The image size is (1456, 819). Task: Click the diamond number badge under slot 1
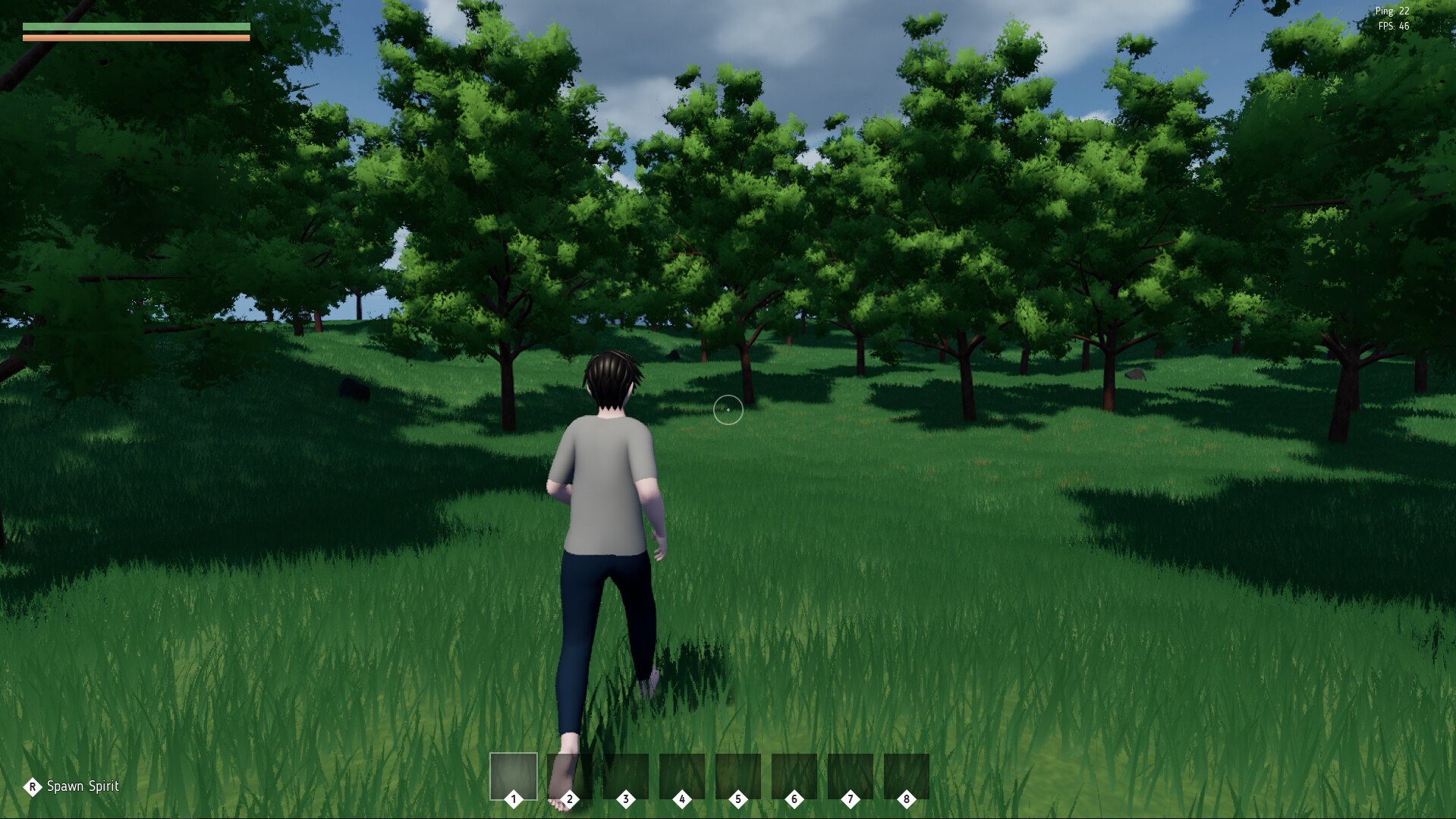coord(514,799)
